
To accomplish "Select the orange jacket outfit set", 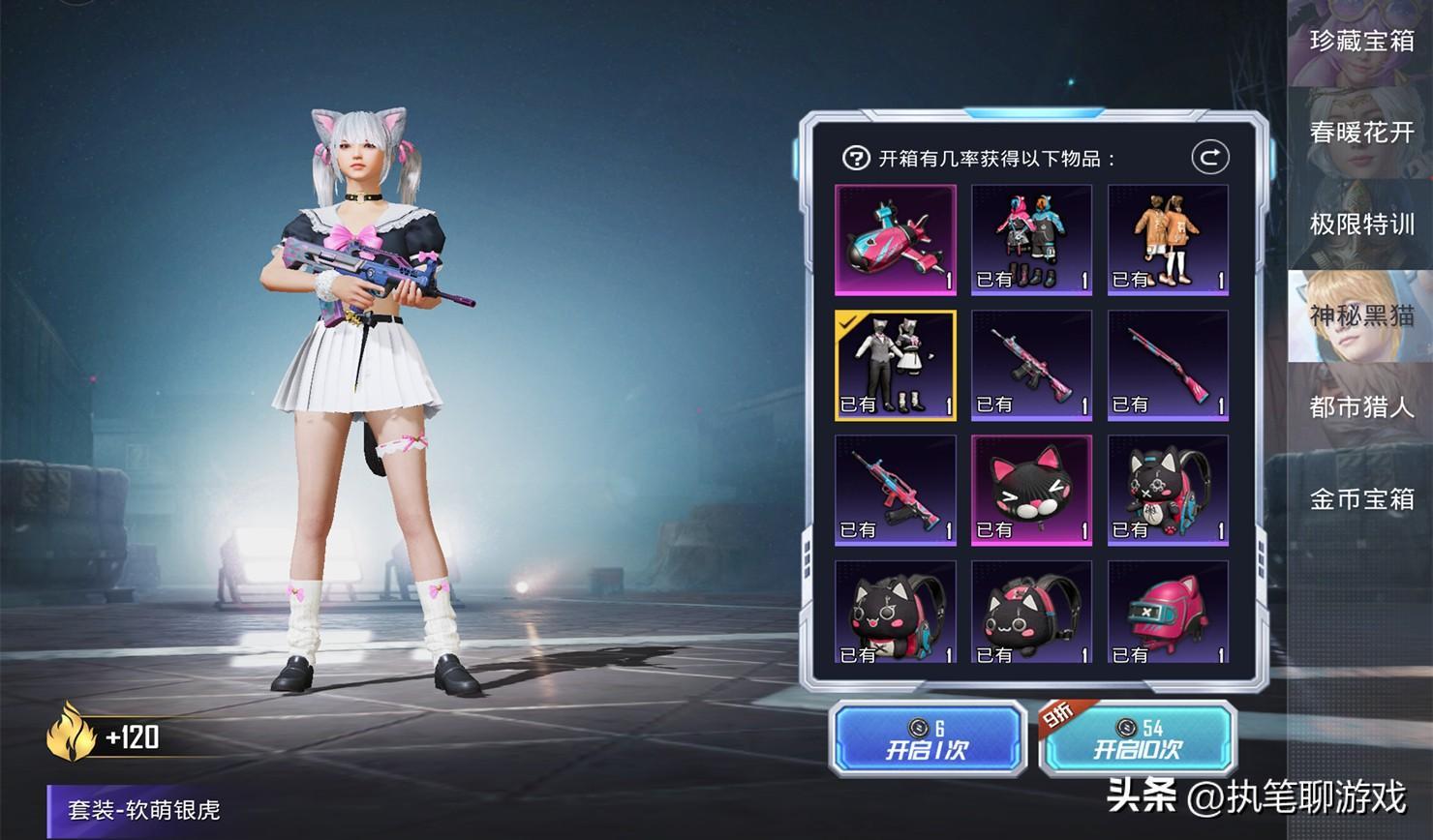I will click(x=1168, y=240).
